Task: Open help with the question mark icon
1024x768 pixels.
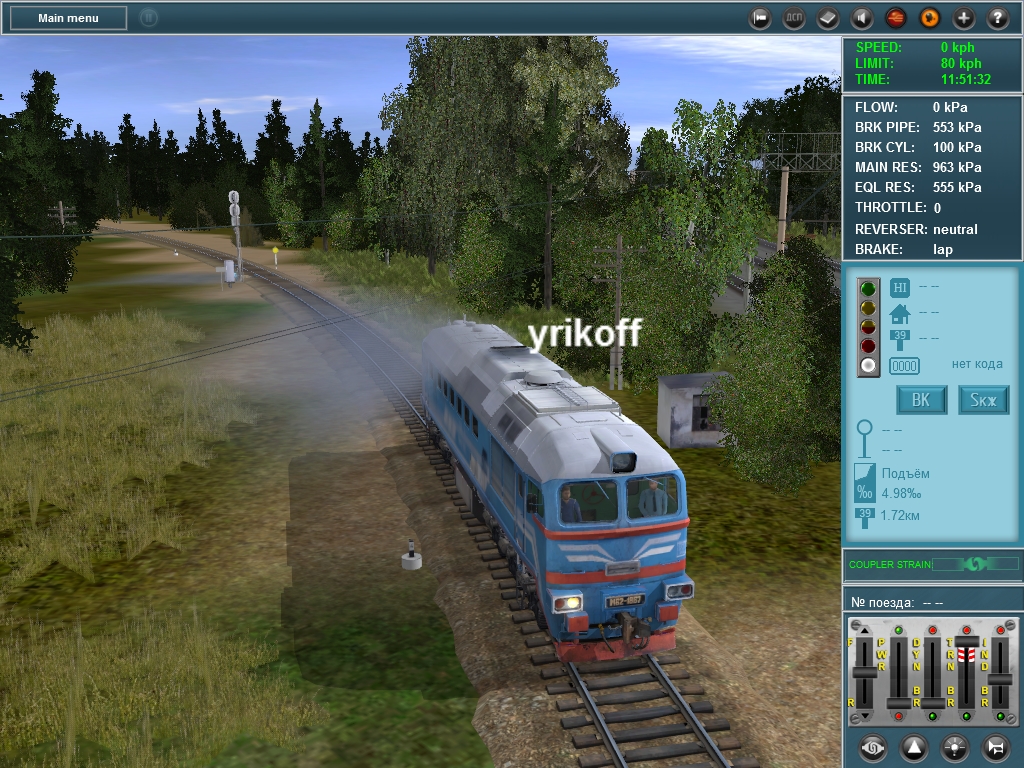Action: (x=998, y=18)
